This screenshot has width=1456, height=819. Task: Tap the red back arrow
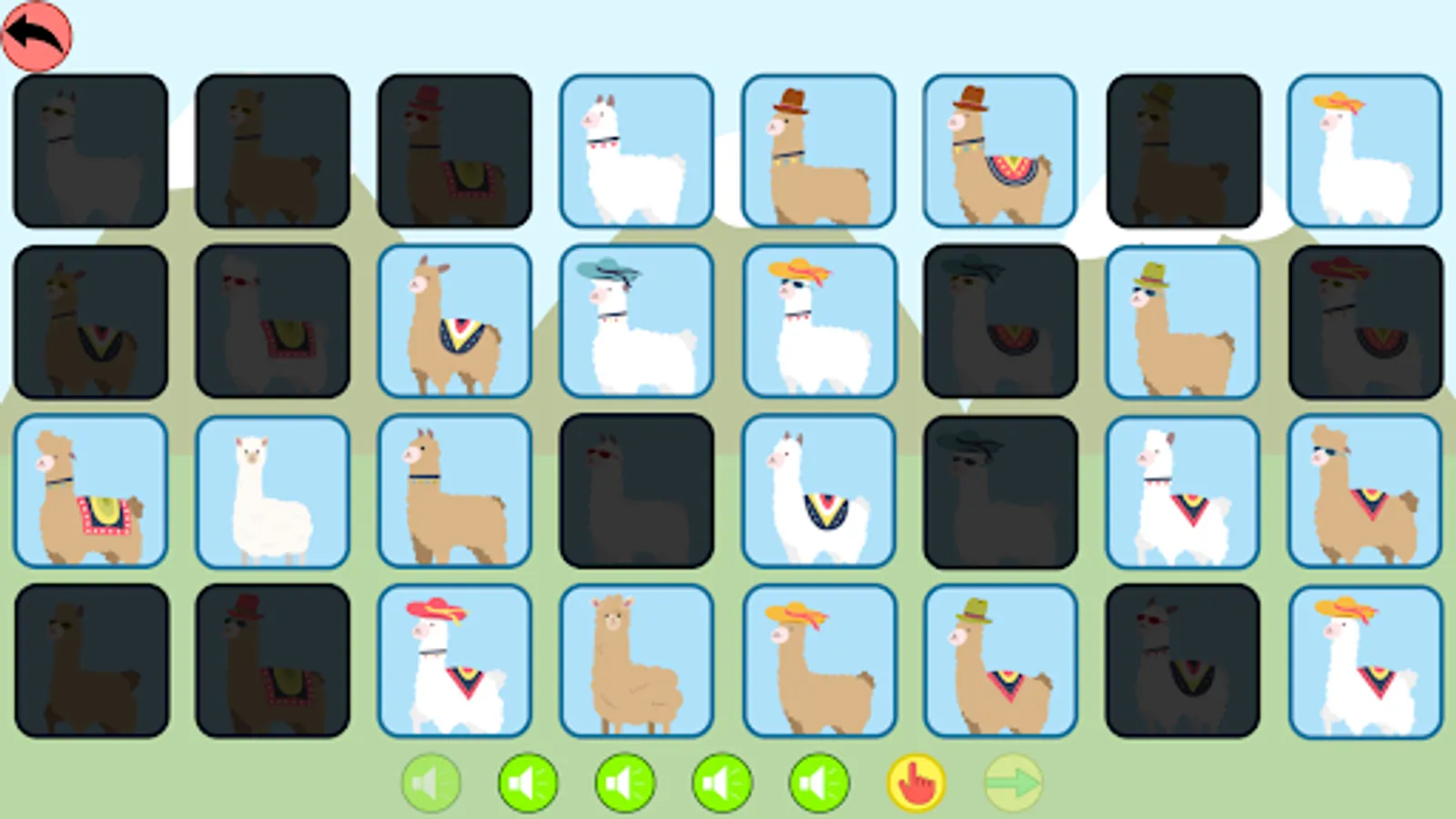[x=36, y=36]
